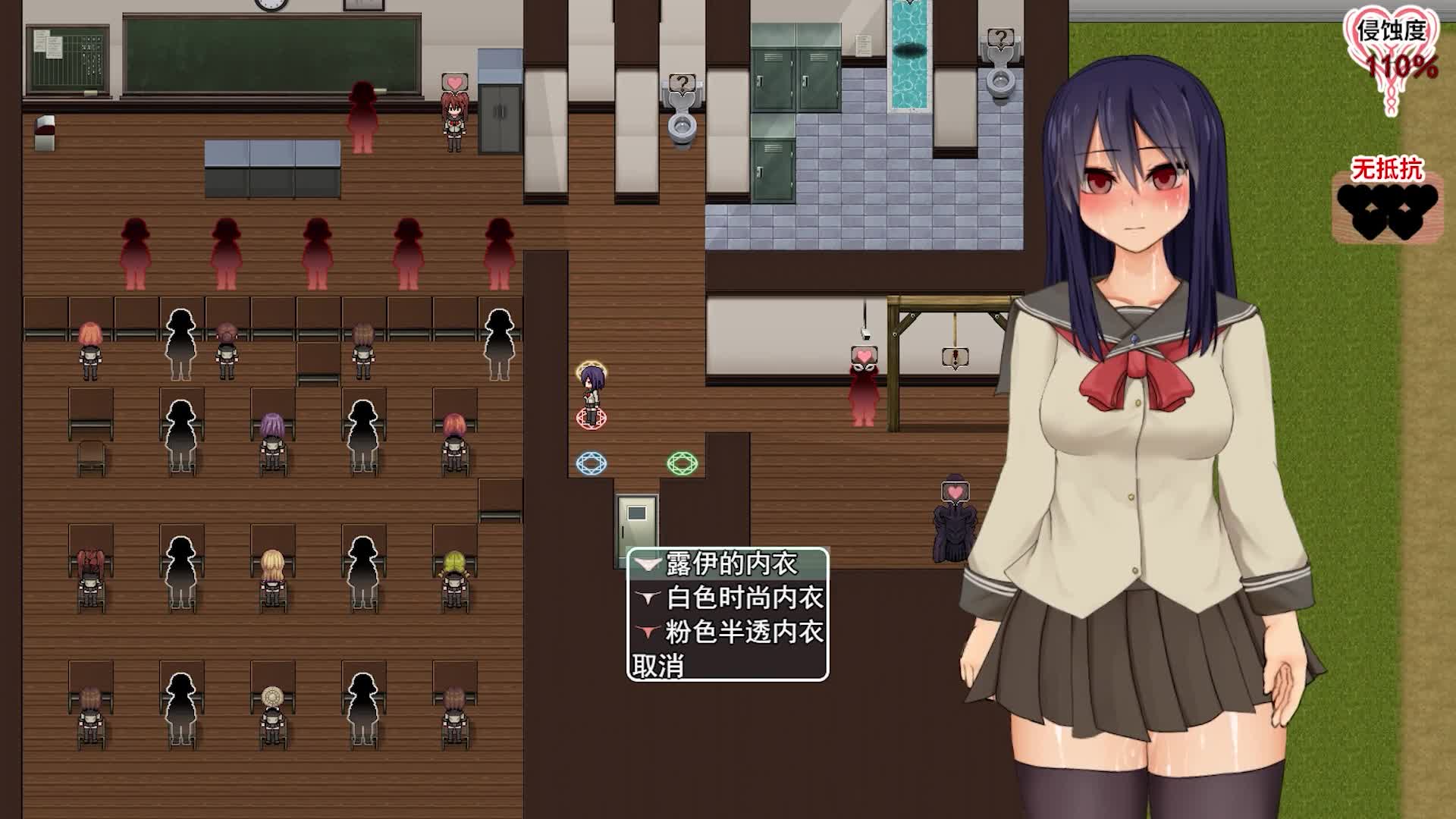The width and height of the screenshot is (1456, 819).
Task: Select 露伊的内衣 menu option
Action: point(728,564)
